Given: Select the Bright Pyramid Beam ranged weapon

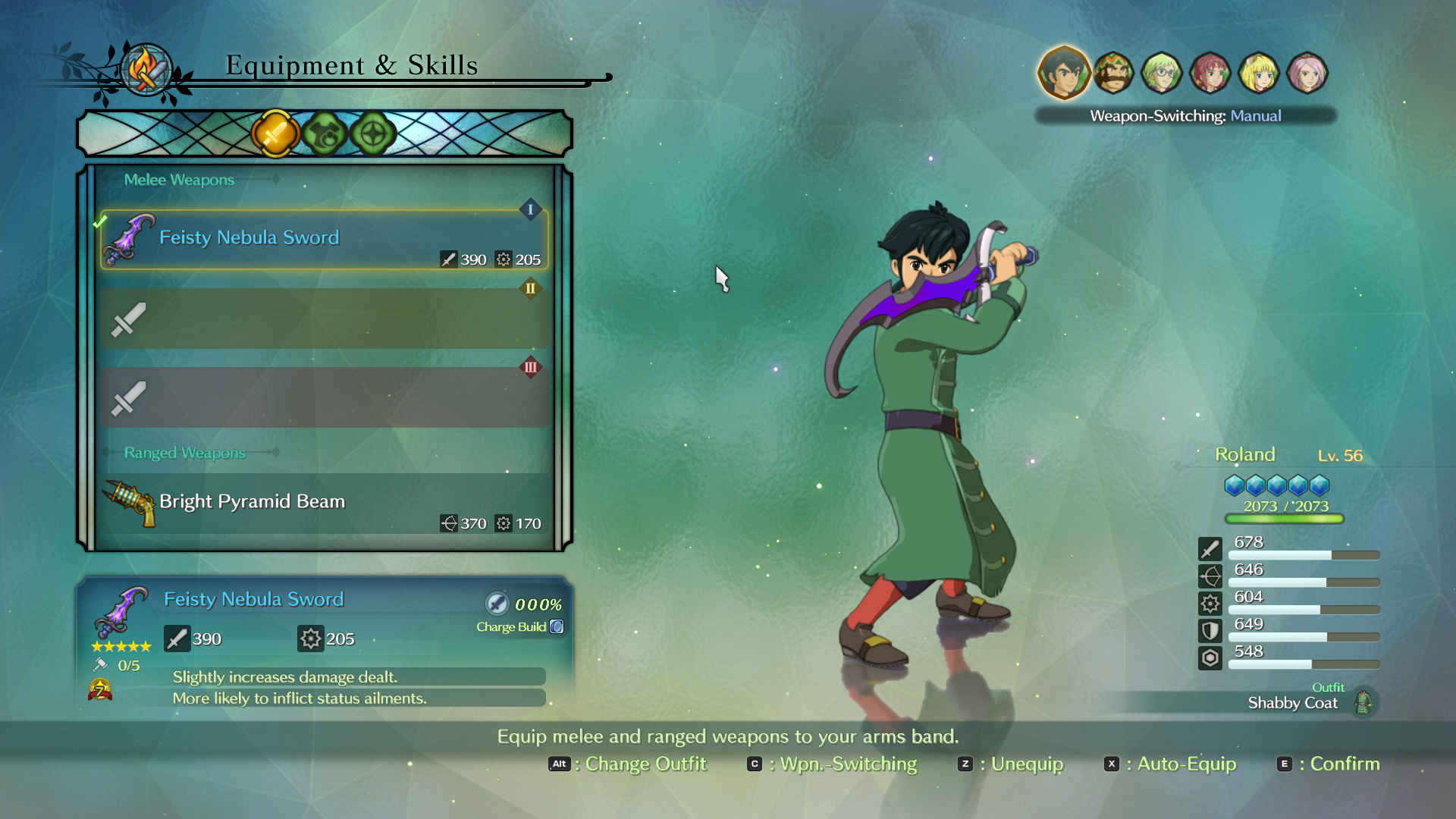Looking at the screenshot, I should pos(325,504).
